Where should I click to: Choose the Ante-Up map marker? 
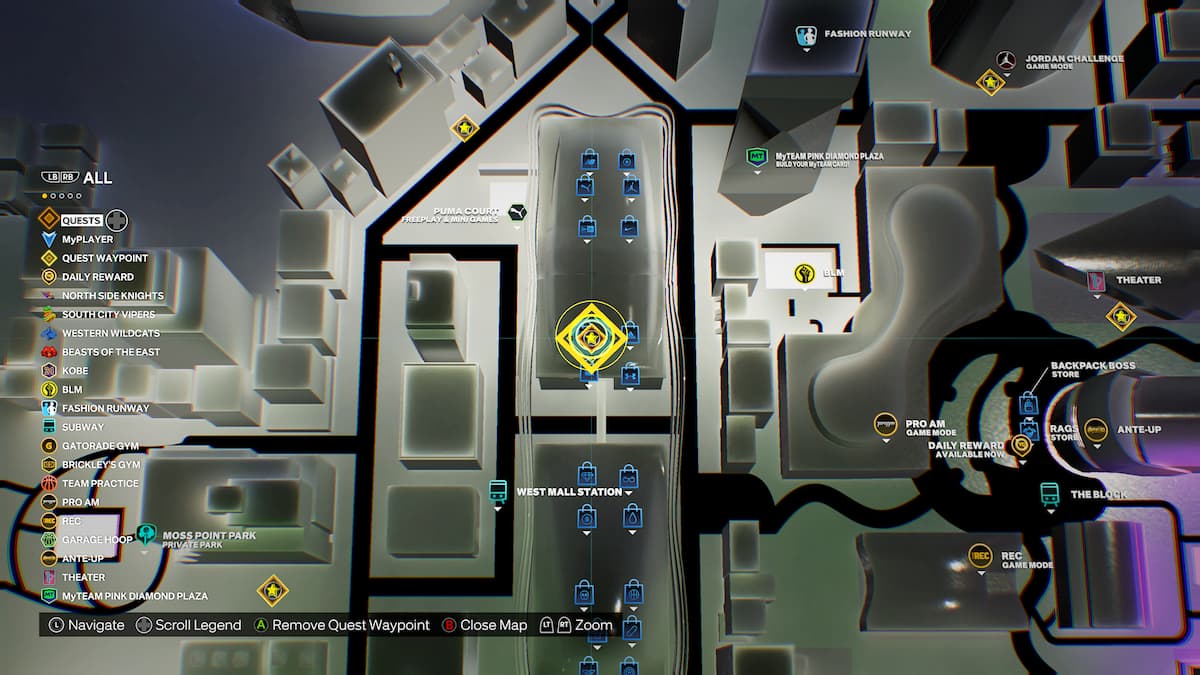pos(1096,431)
